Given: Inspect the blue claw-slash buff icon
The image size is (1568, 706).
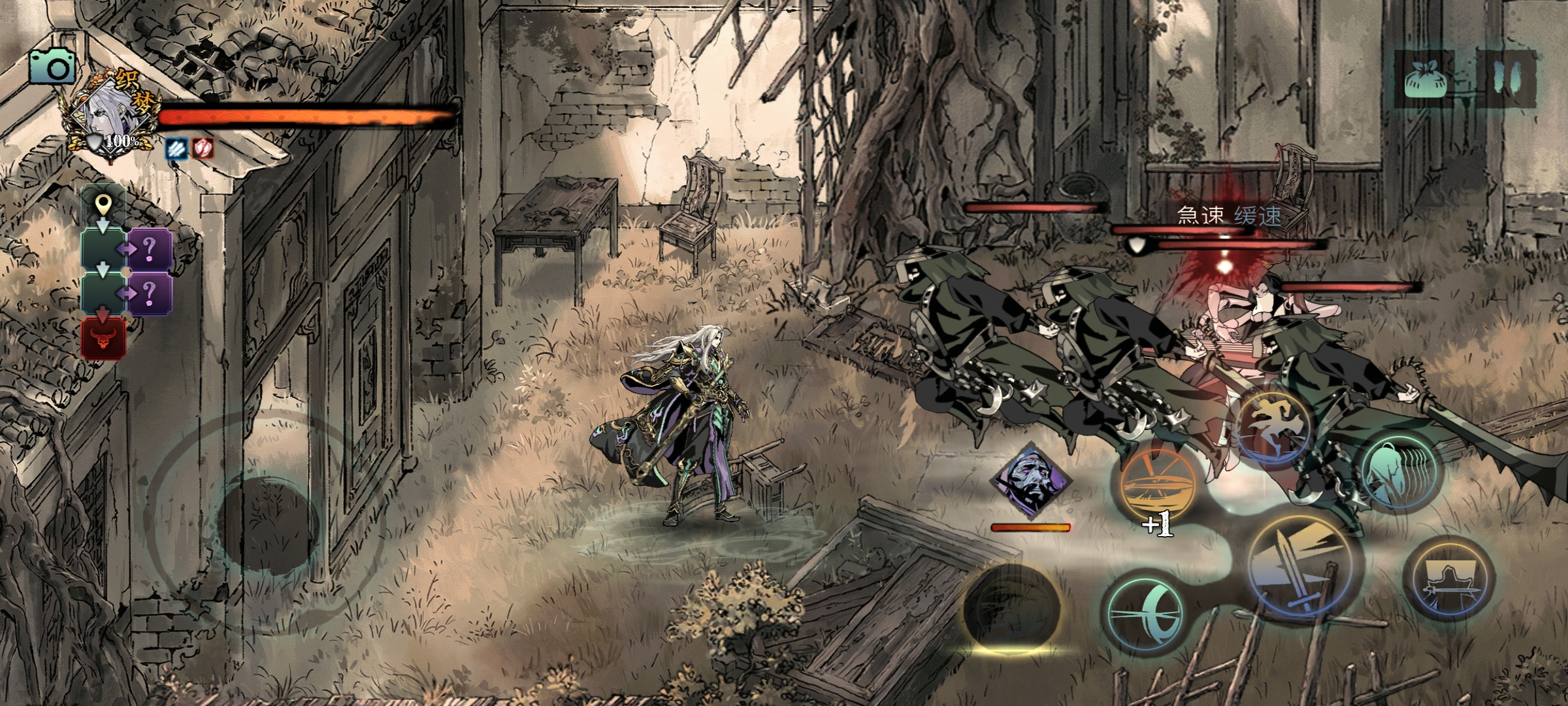Looking at the screenshot, I should 176,148.
